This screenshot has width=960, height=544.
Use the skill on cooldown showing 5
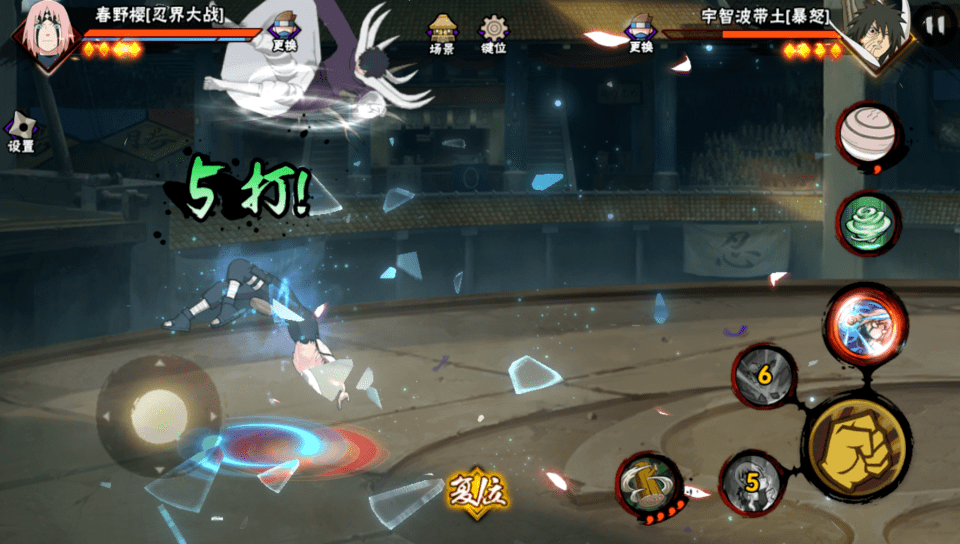[752, 483]
